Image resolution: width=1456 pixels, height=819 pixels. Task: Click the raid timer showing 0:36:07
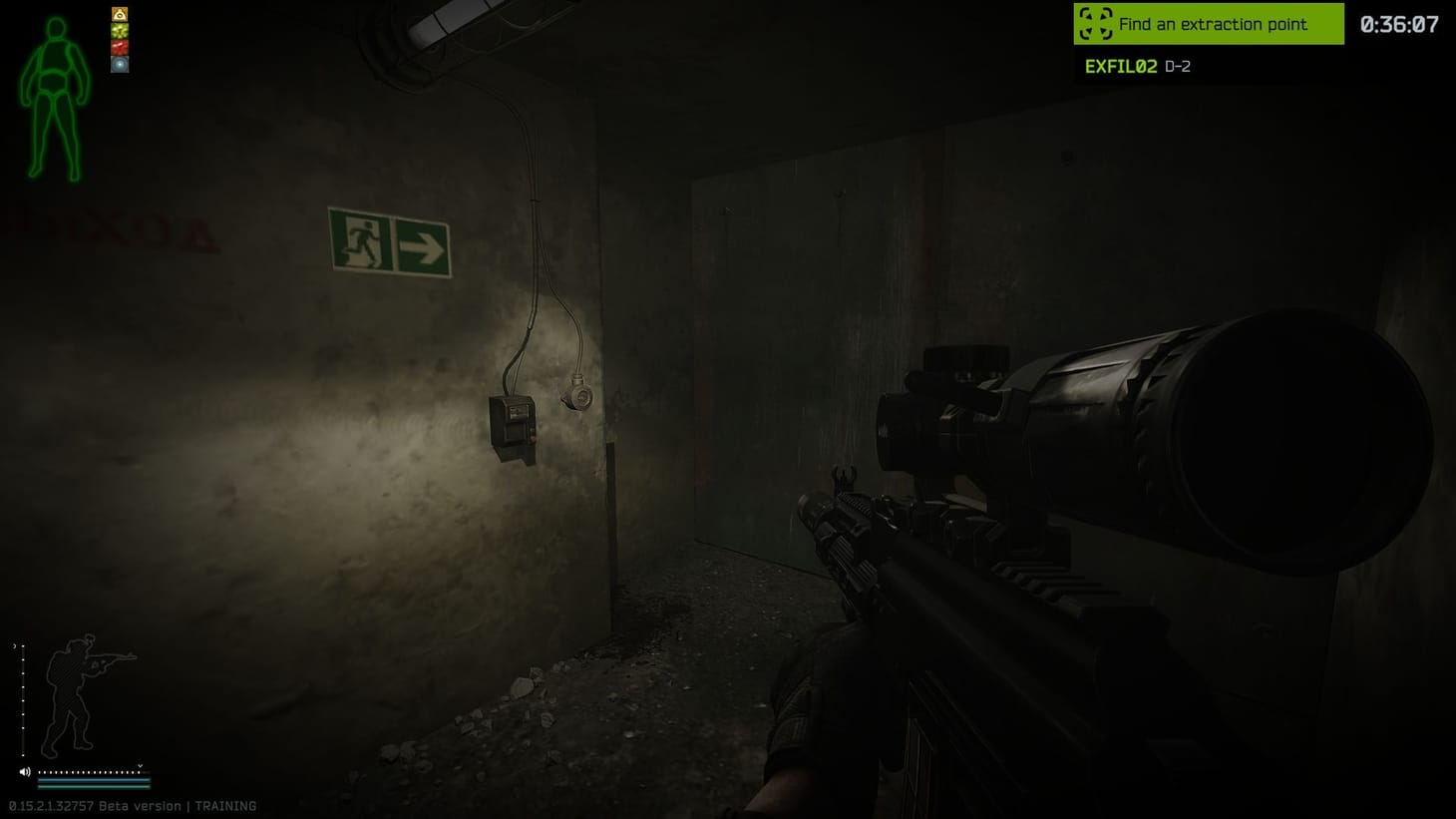[x=1399, y=23]
